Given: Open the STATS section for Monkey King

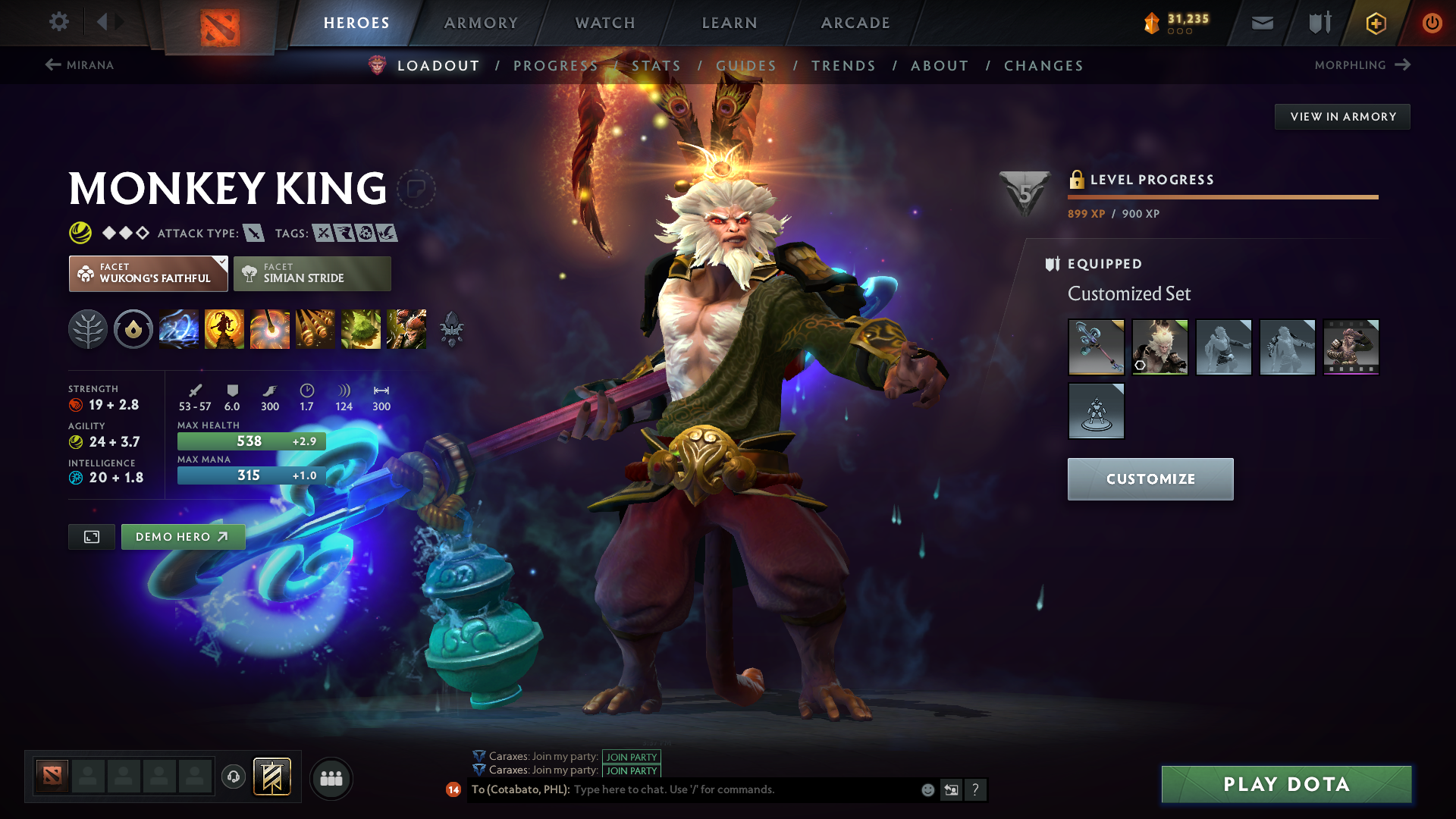Looking at the screenshot, I should [x=657, y=66].
